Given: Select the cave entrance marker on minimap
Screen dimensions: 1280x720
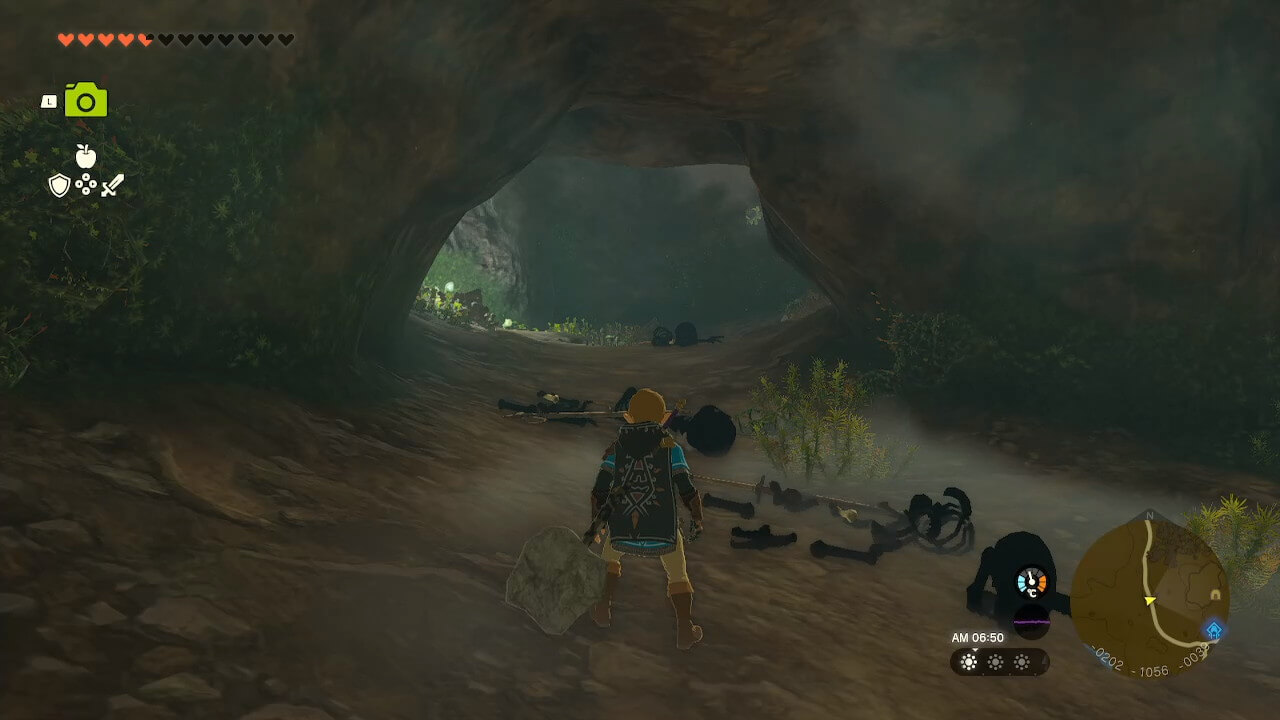Looking at the screenshot, I should (1215, 595).
